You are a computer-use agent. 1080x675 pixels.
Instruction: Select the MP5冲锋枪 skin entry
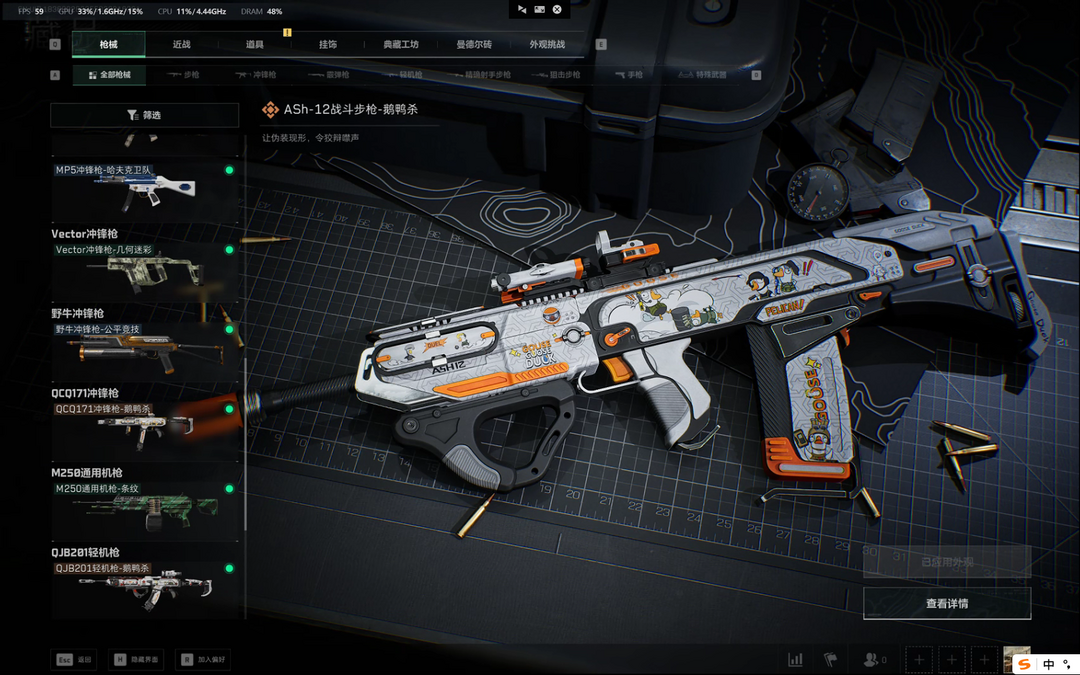[x=145, y=188]
